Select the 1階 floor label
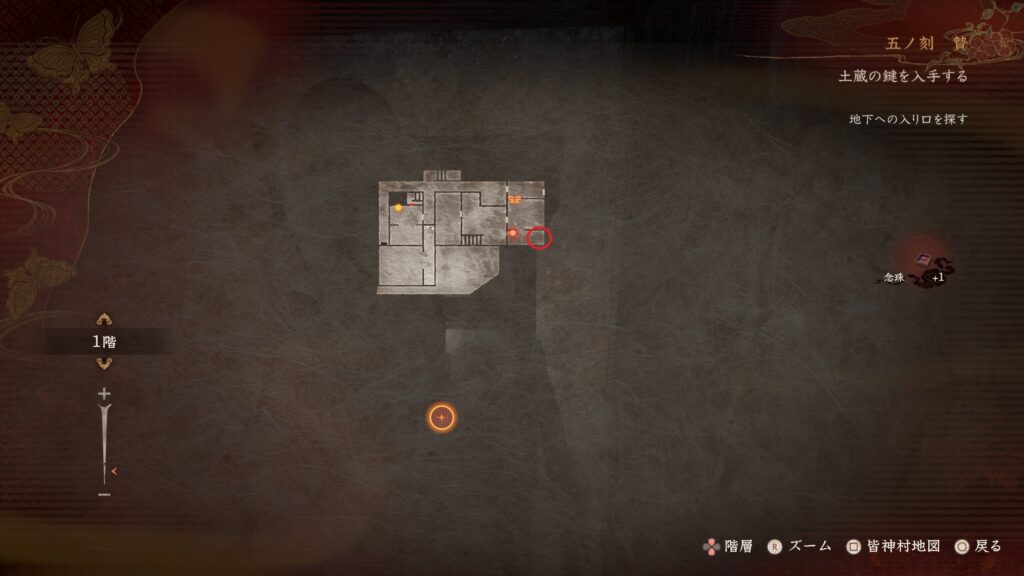1024x576 pixels. click(x=104, y=342)
